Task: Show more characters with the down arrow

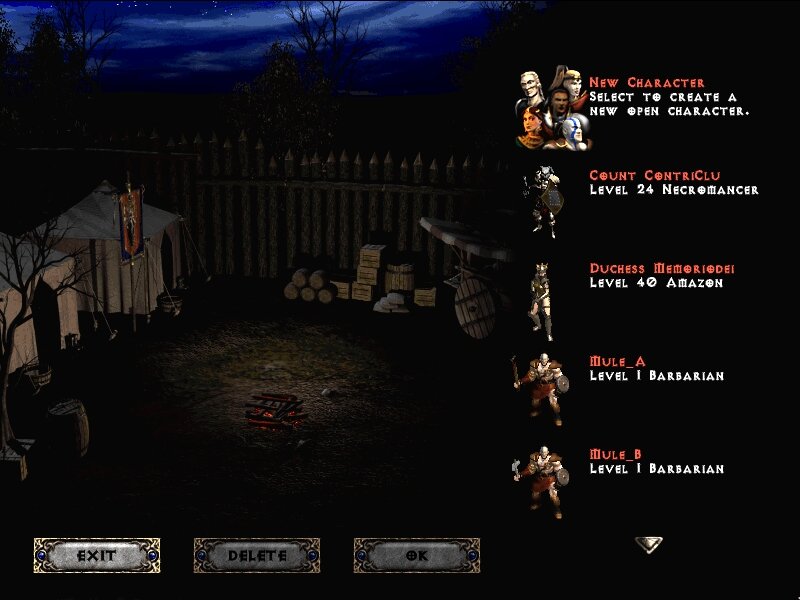Action: coord(648,544)
